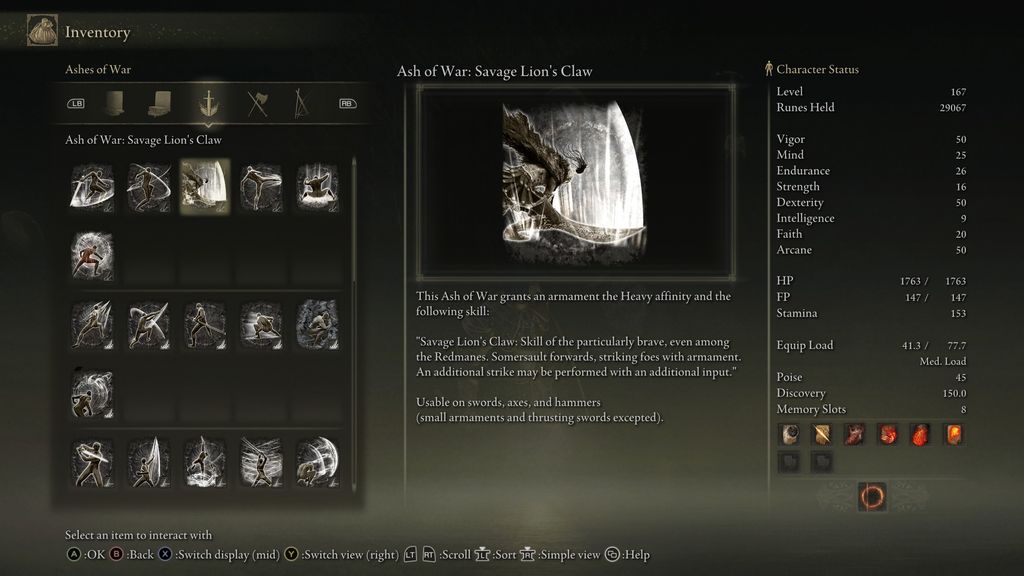1024x576 pixels.
Task: Open the bow category tab
Action: coord(299,103)
